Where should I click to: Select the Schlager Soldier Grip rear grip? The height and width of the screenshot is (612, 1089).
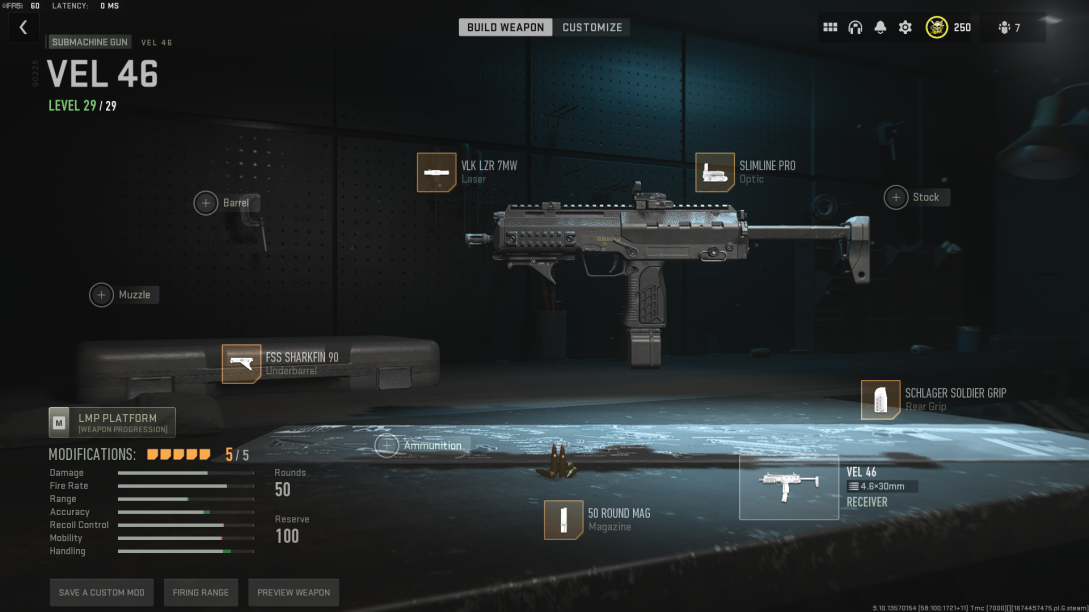(x=880, y=400)
